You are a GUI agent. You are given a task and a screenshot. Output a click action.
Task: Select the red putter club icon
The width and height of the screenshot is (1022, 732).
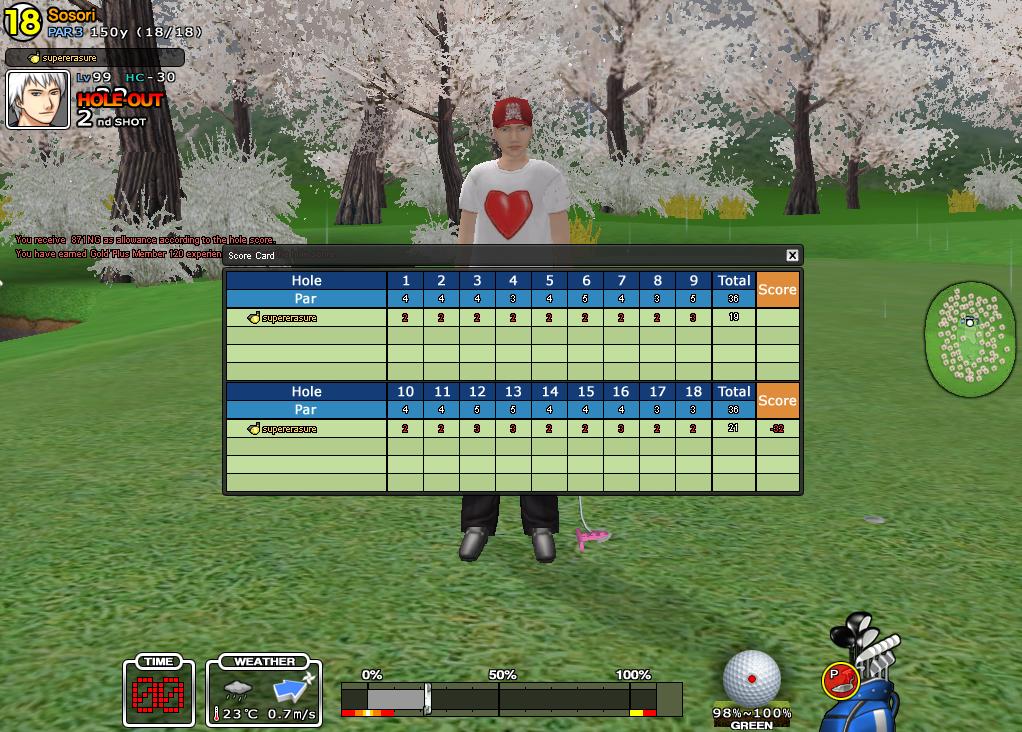point(840,680)
